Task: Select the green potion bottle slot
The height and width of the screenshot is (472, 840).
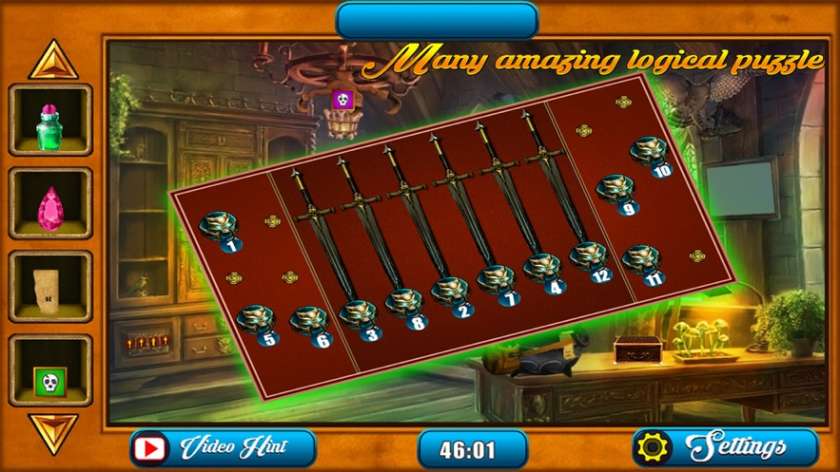Action: pyautogui.click(x=50, y=121)
